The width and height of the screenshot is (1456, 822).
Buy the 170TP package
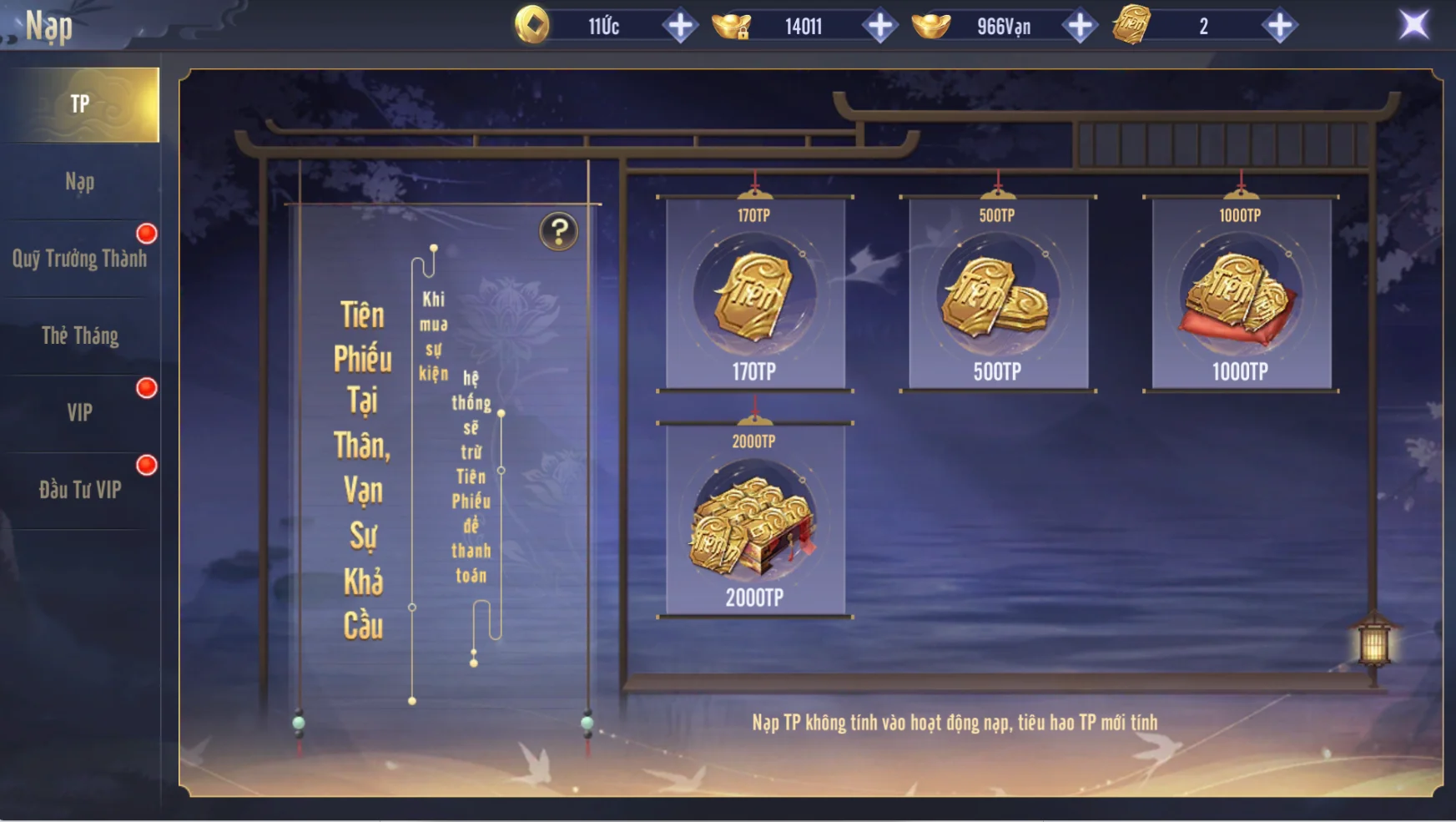tap(754, 294)
